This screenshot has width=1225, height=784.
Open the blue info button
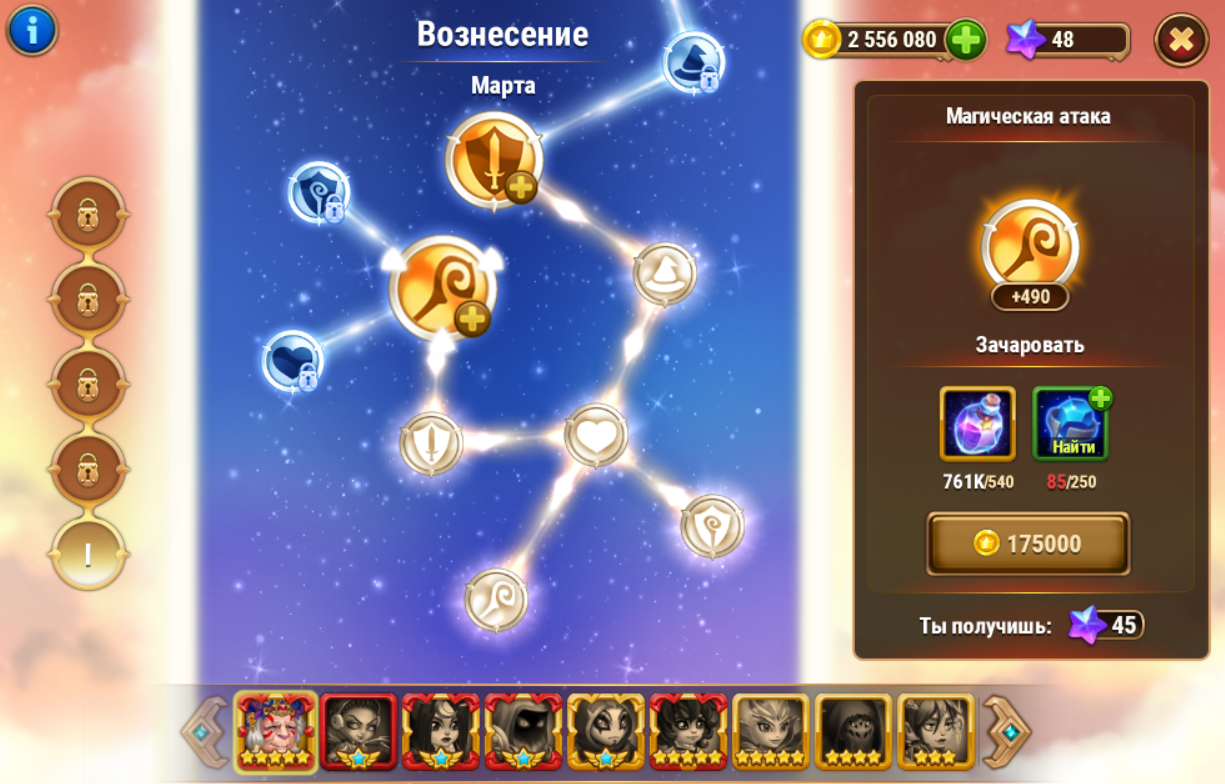[32, 30]
